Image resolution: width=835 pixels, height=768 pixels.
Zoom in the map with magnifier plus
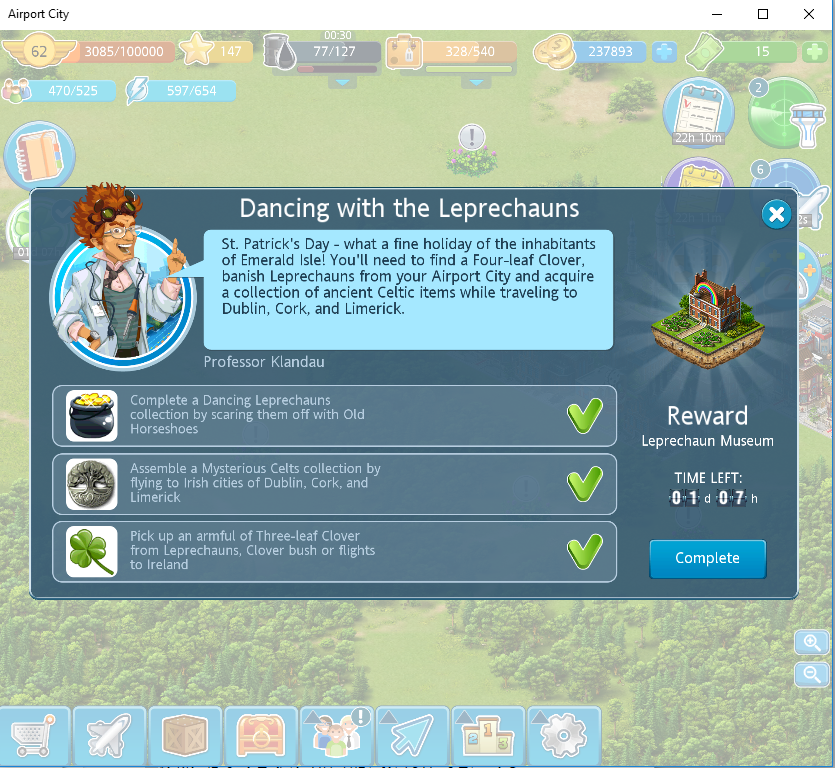click(x=812, y=642)
